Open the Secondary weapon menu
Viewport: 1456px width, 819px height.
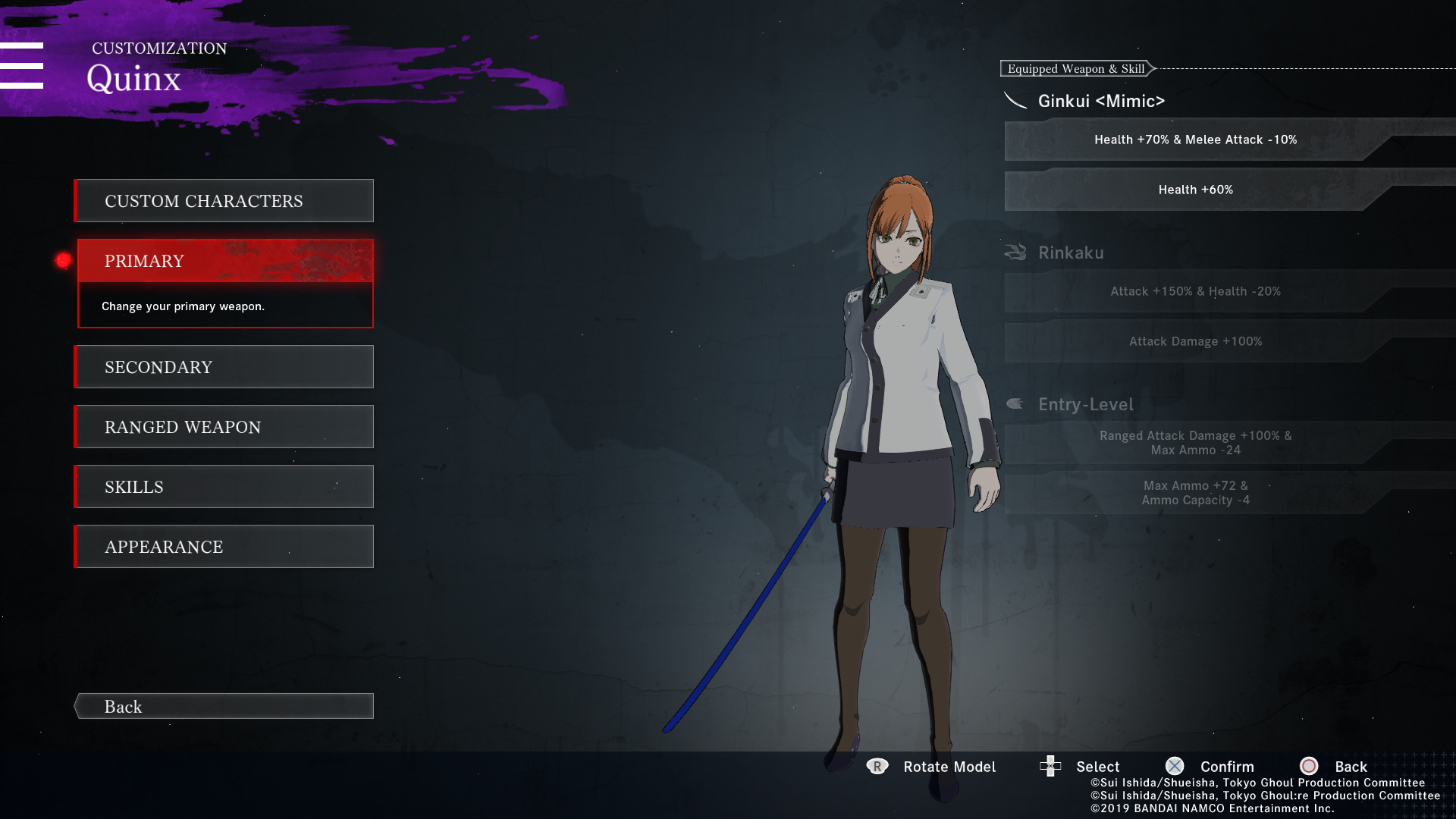pos(224,367)
